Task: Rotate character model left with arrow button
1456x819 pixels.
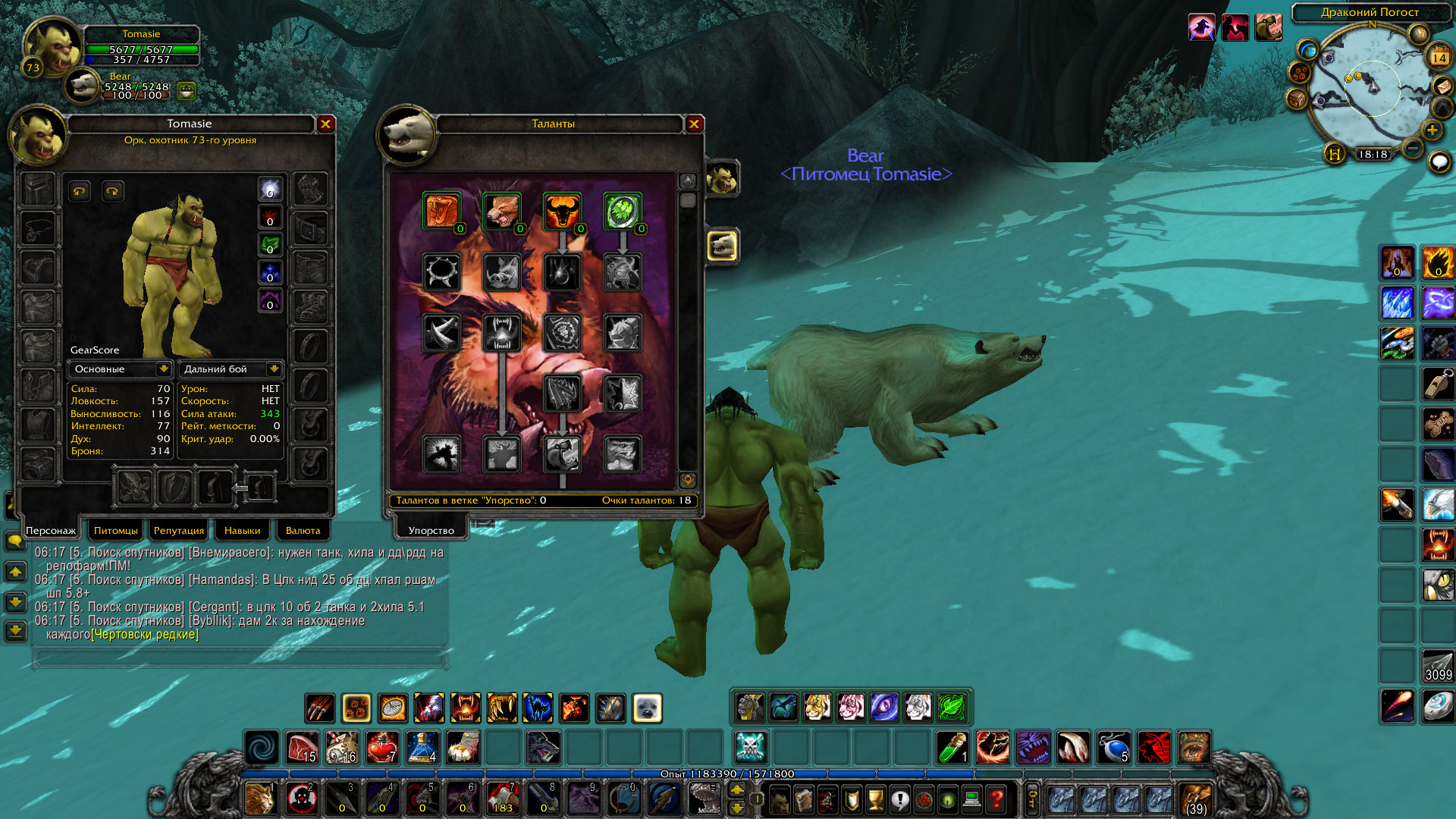Action: point(80,191)
